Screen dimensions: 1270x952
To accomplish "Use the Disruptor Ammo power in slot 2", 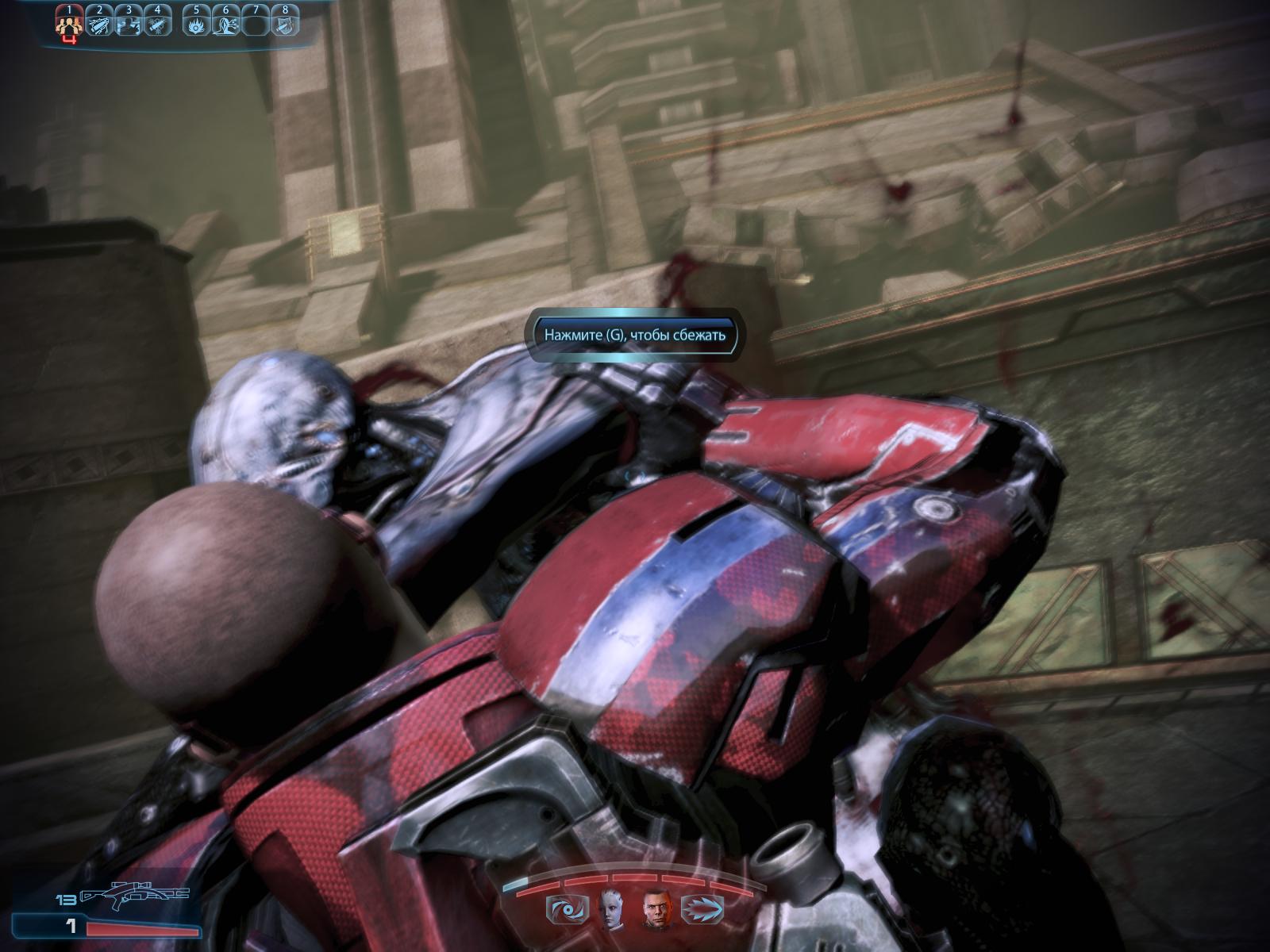I will point(100,25).
